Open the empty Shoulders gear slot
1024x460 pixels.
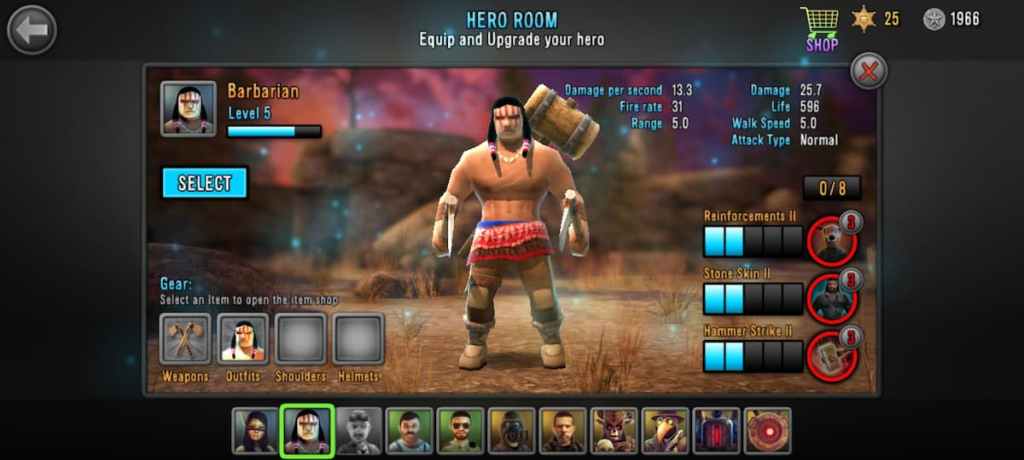coord(301,339)
